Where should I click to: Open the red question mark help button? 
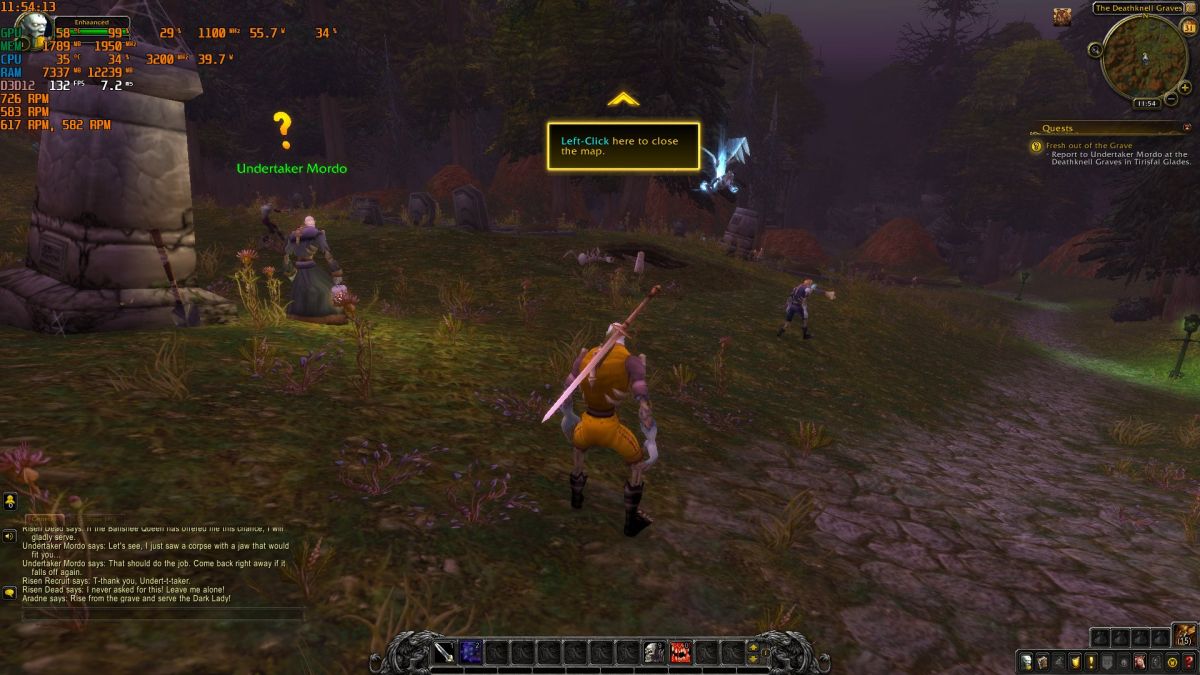pyautogui.click(x=1188, y=661)
